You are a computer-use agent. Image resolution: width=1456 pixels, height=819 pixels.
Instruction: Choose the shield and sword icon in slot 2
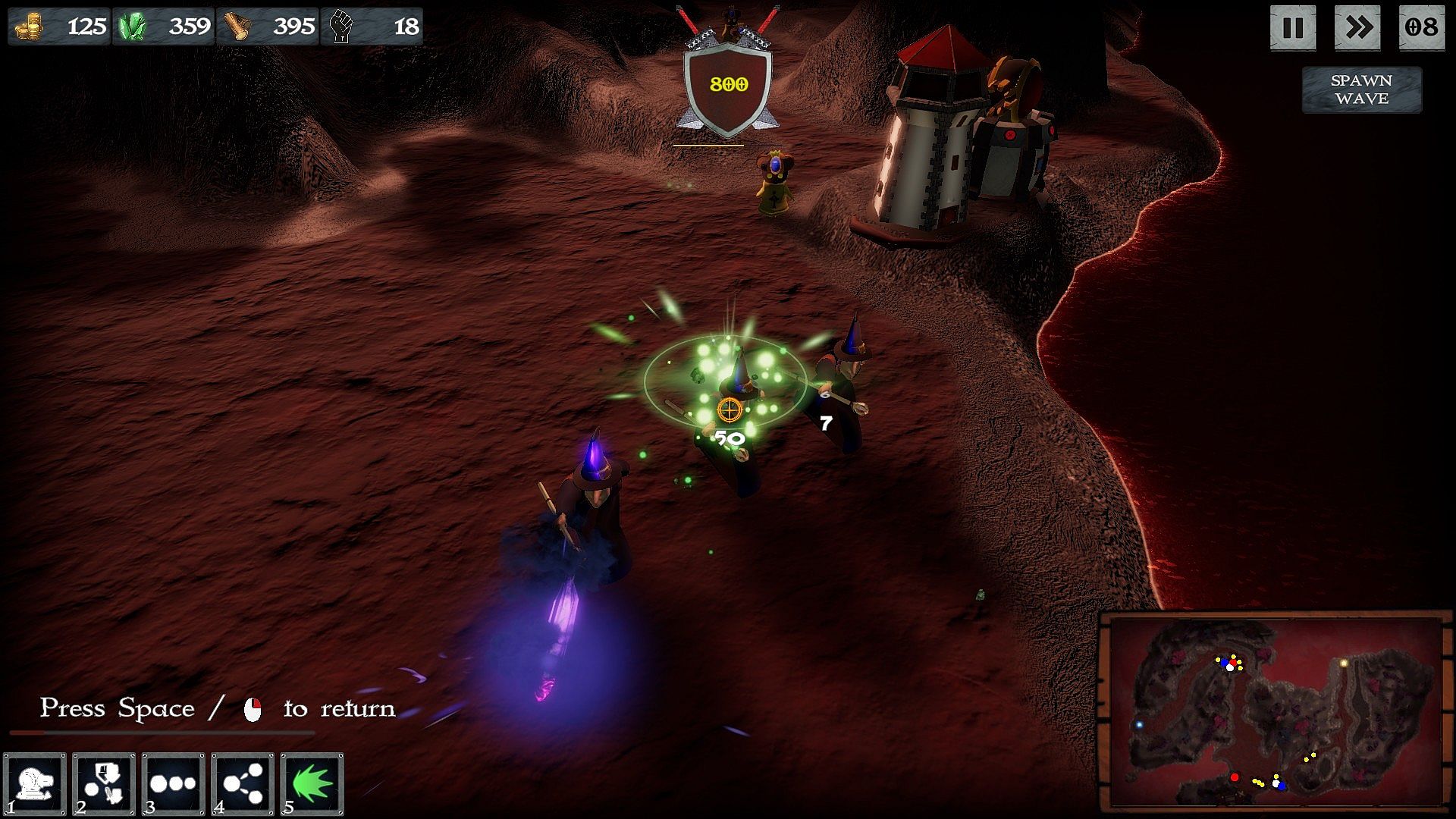click(104, 784)
